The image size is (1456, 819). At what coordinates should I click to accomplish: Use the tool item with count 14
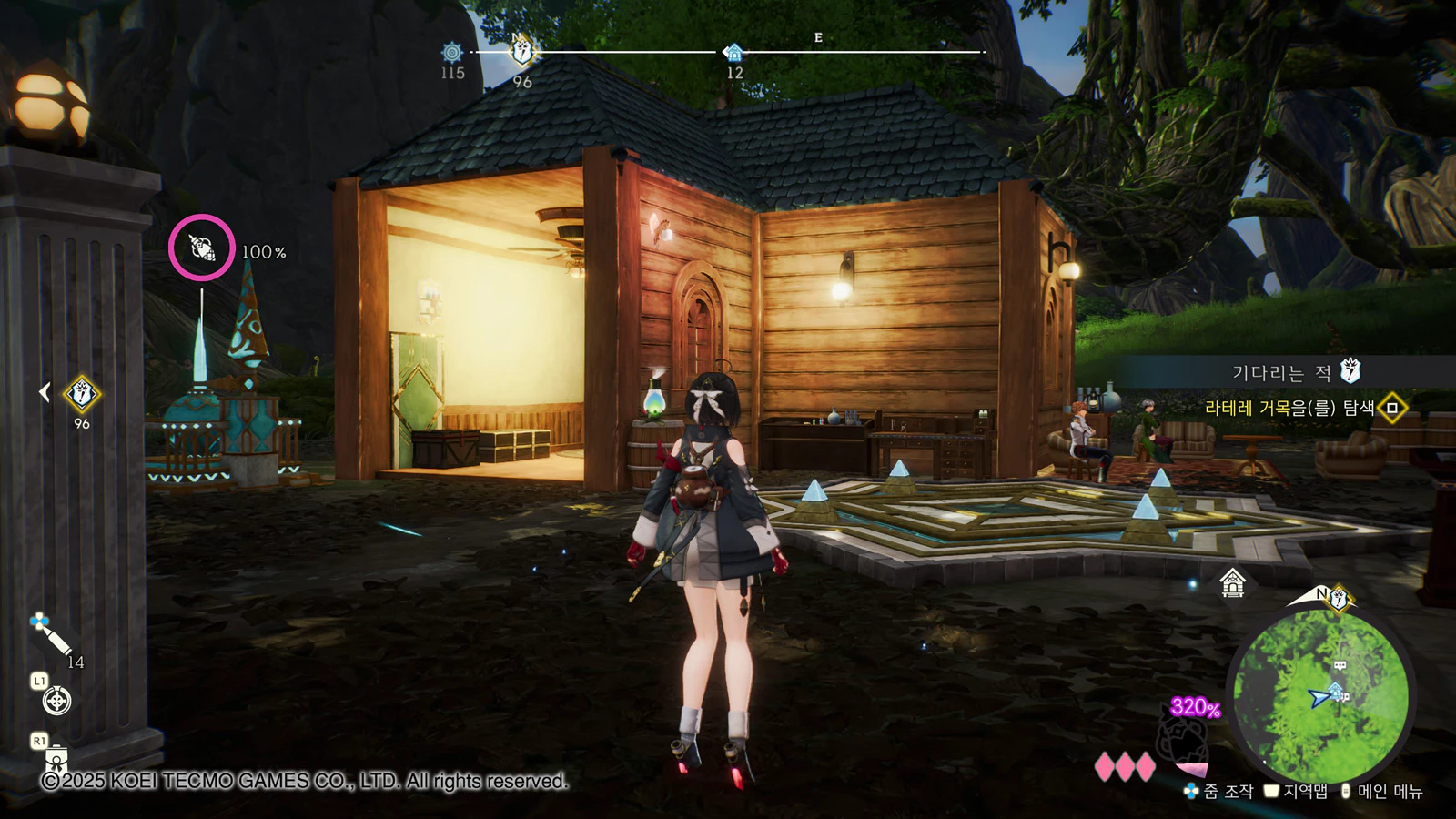coord(52,636)
